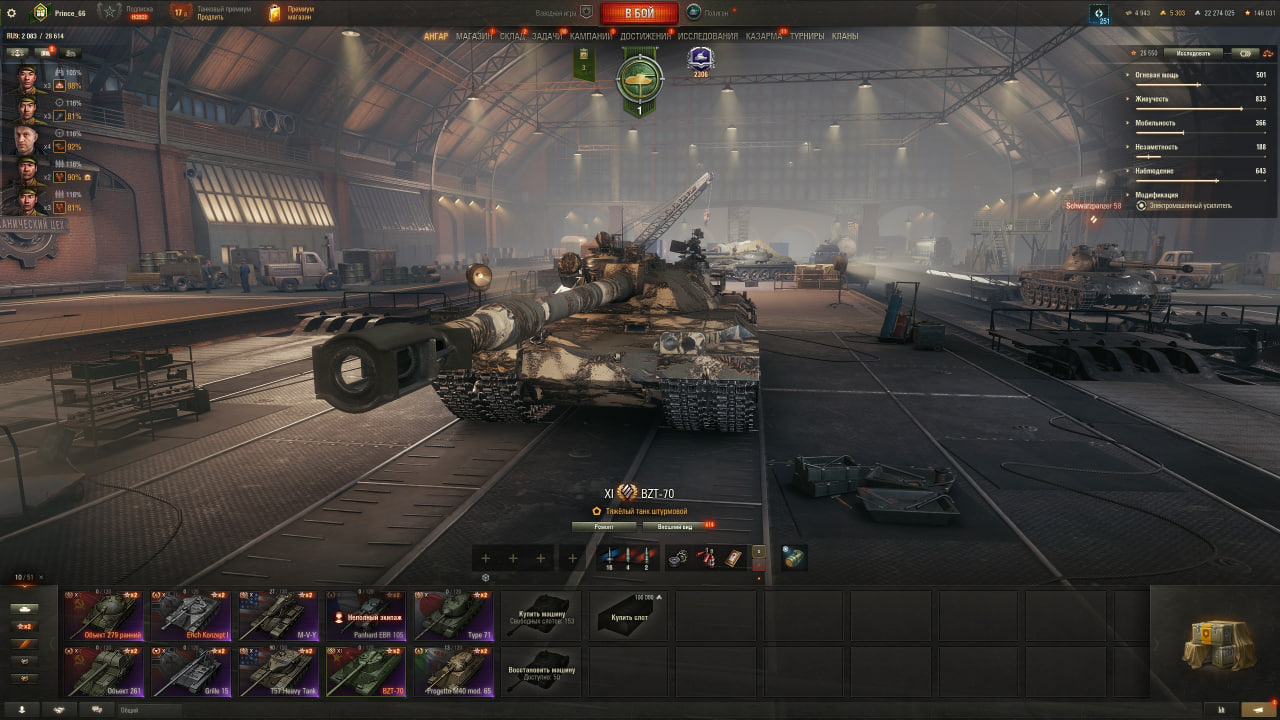This screenshot has height=720, width=1280.
Task: Click the Купить машину buy vehicle tile
Action: [541, 615]
